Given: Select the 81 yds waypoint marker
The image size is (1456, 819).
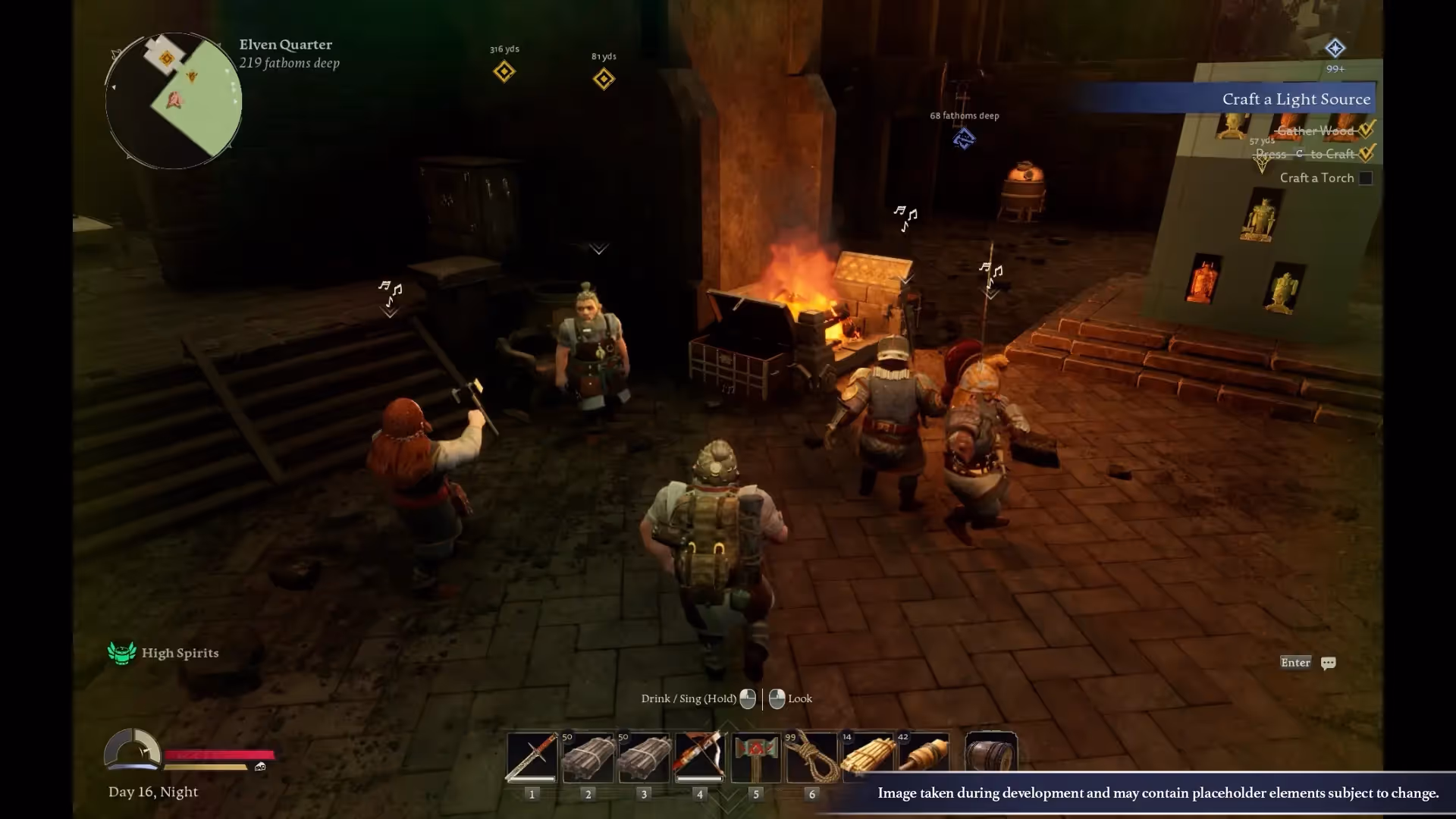Looking at the screenshot, I should (604, 79).
